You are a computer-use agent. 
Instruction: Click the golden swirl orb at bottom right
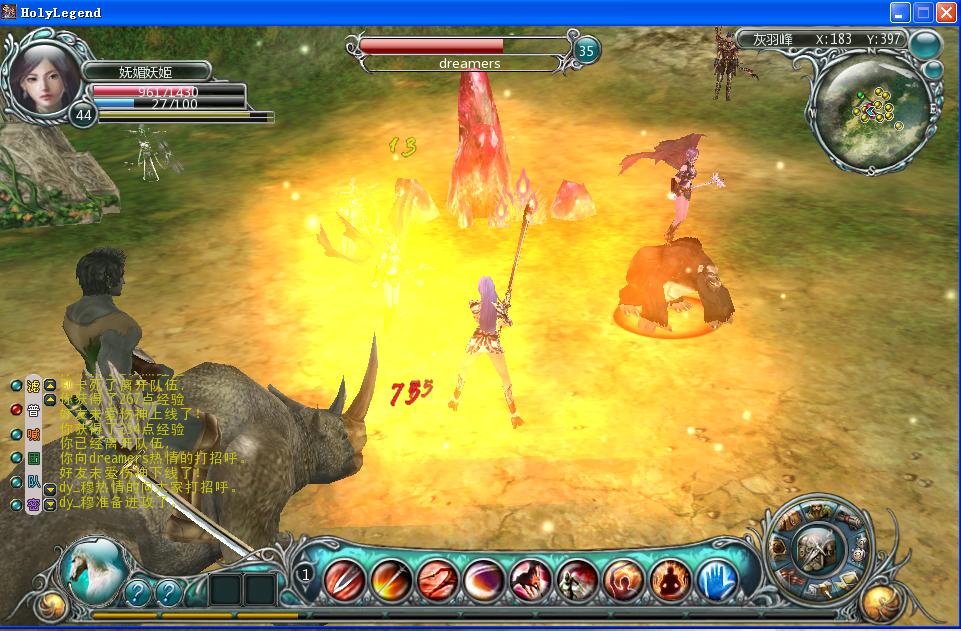(x=884, y=602)
